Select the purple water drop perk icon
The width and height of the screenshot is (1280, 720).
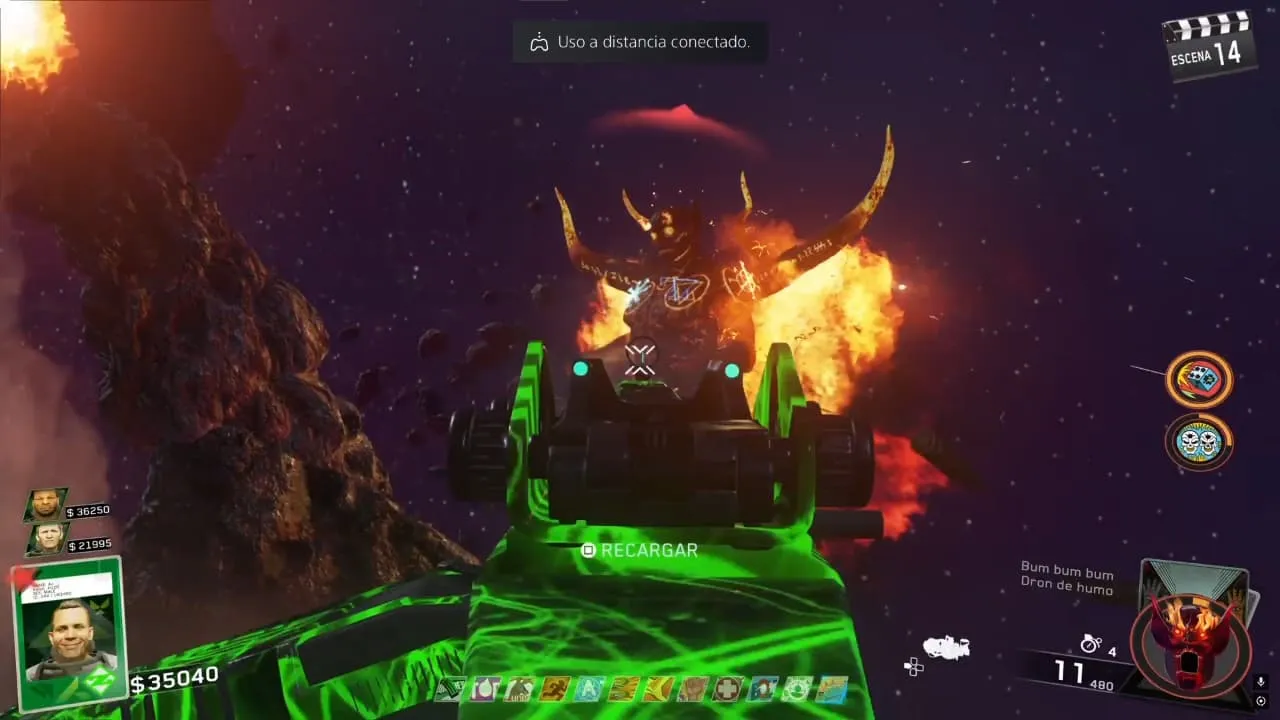[485, 689]
